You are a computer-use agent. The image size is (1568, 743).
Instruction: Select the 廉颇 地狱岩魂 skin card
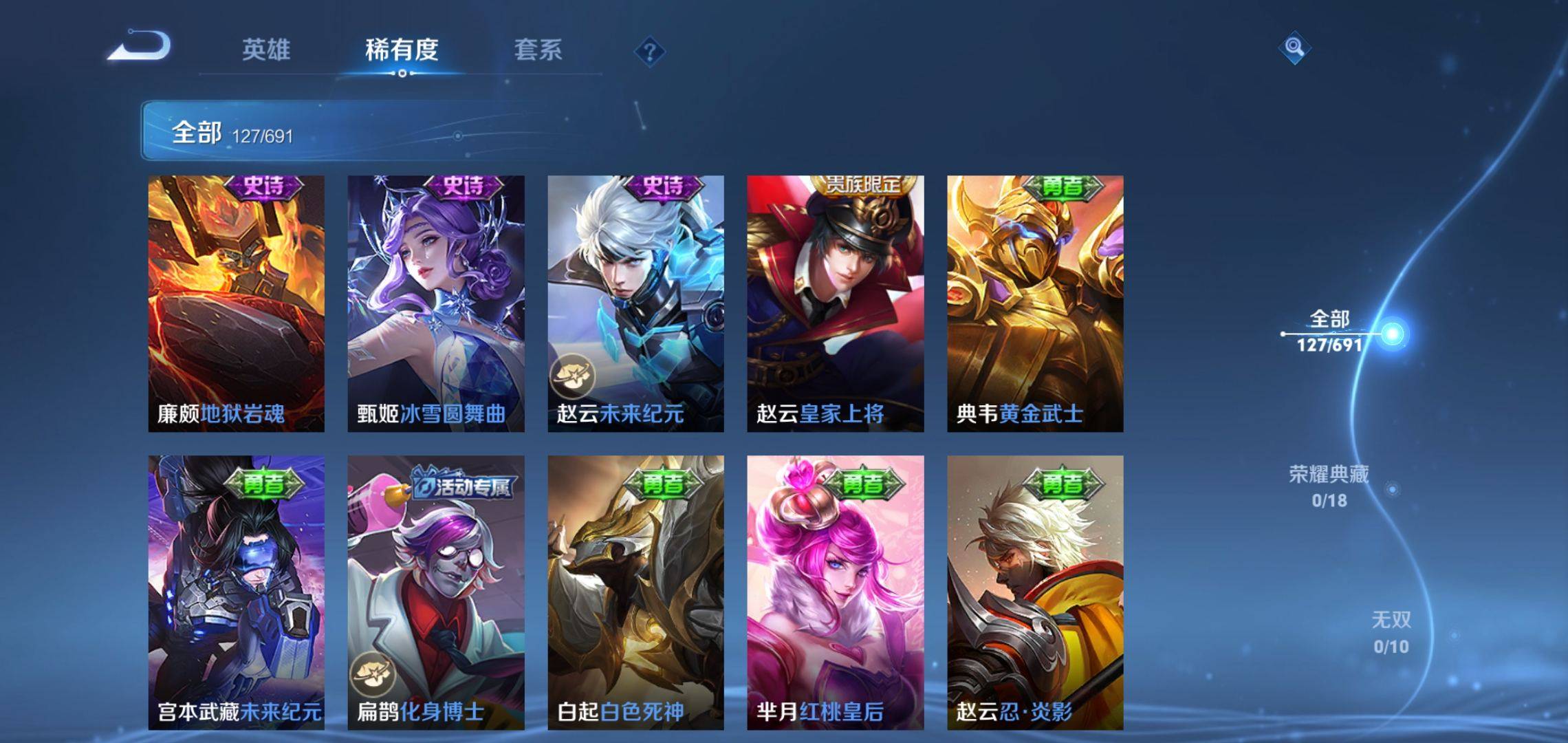(237, 303)
